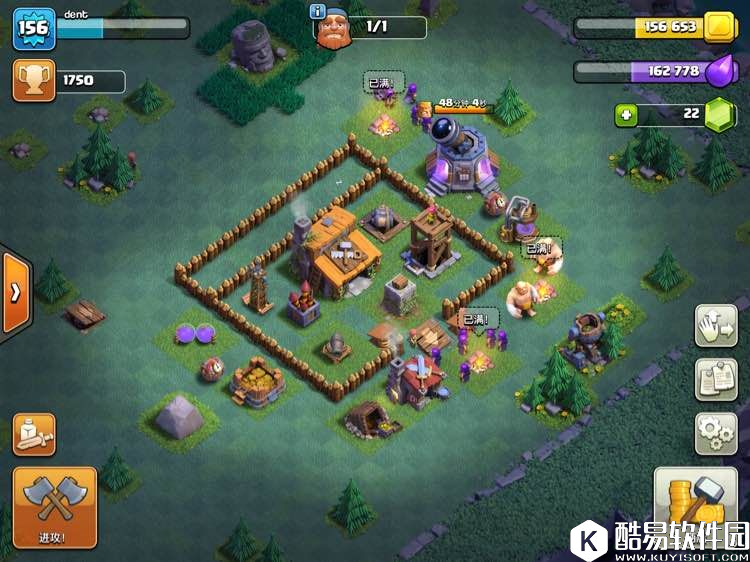Open the player profile via level 156 badge

pos(32,28)
